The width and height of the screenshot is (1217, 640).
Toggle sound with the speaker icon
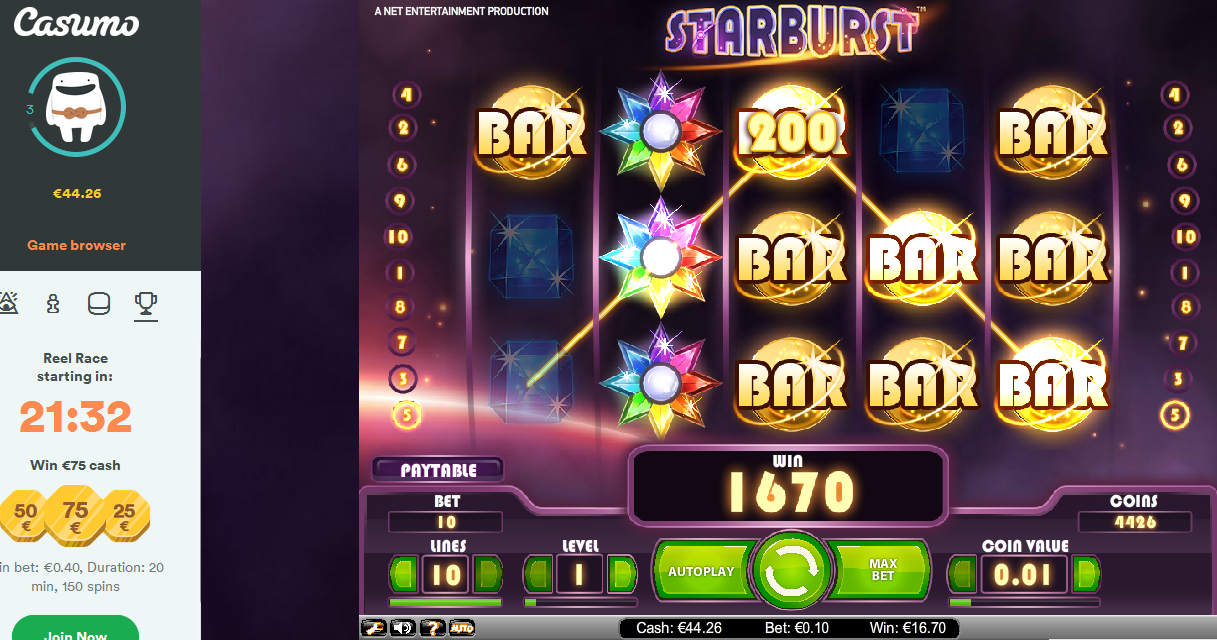[403, 628]
